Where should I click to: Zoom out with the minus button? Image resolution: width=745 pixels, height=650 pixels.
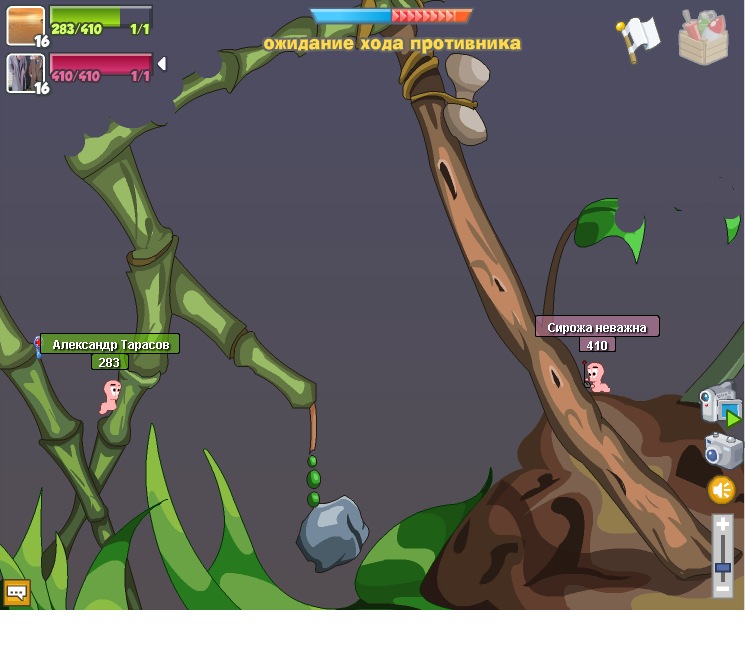click(x=723, y=590)
